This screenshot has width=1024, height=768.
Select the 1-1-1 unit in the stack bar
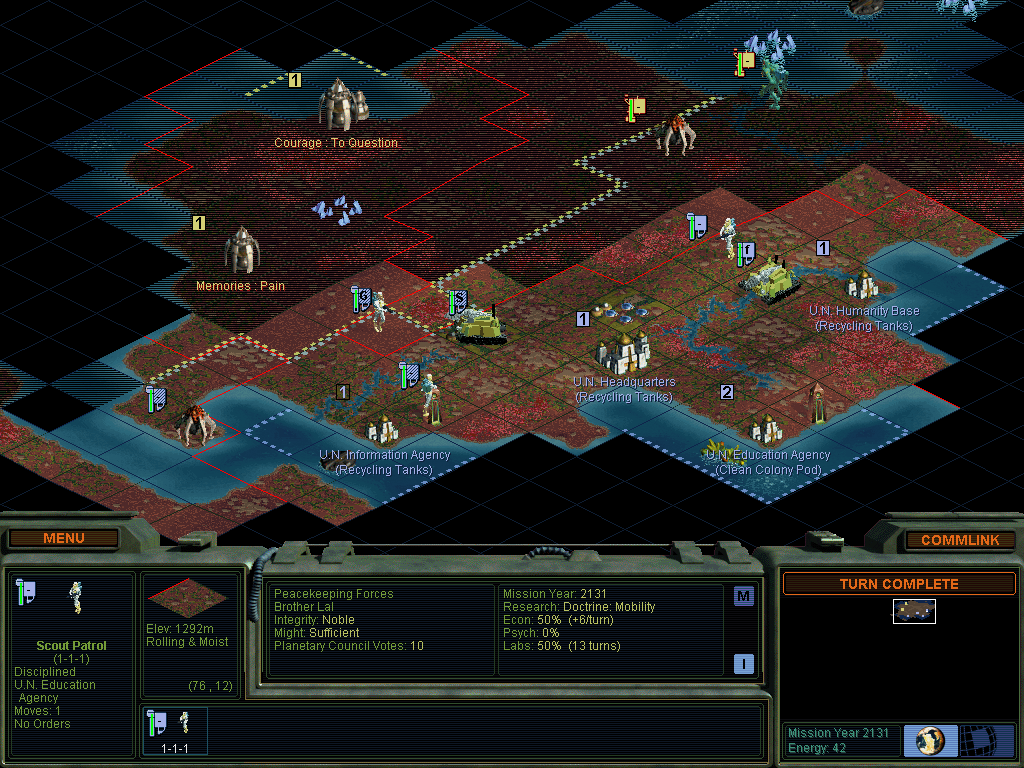(x=175, y=729)
